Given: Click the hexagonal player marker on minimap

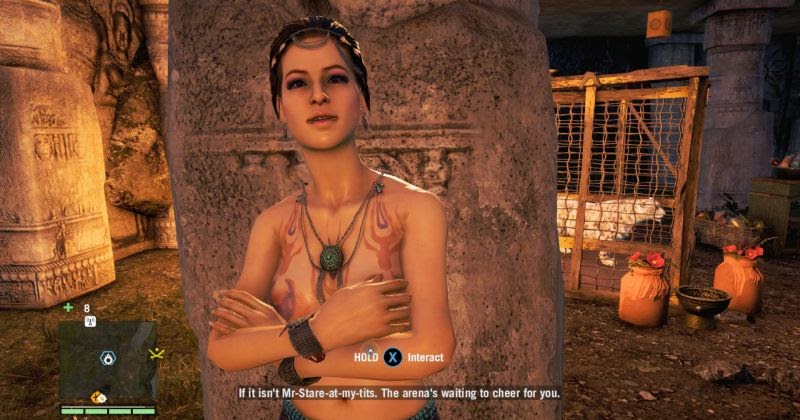Looking at the screenshot, I should click(106, 358).
